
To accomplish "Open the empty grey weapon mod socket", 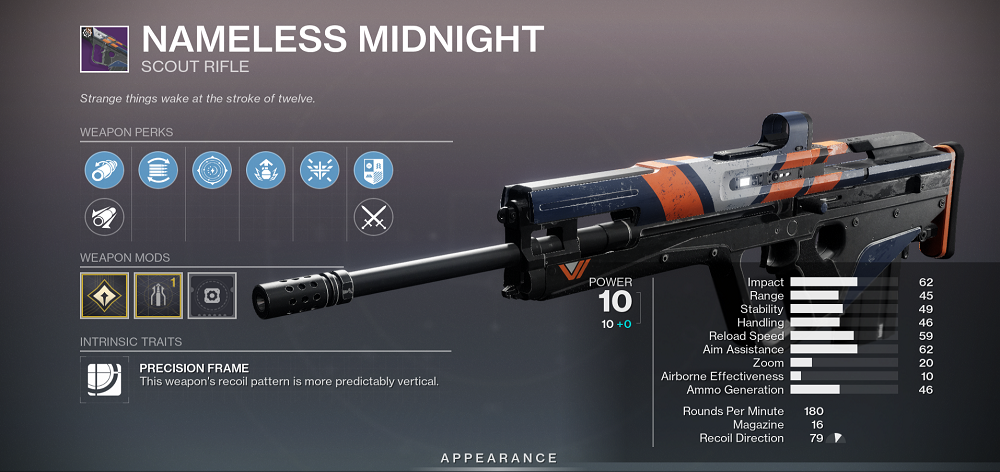I will tap(212, 297).
